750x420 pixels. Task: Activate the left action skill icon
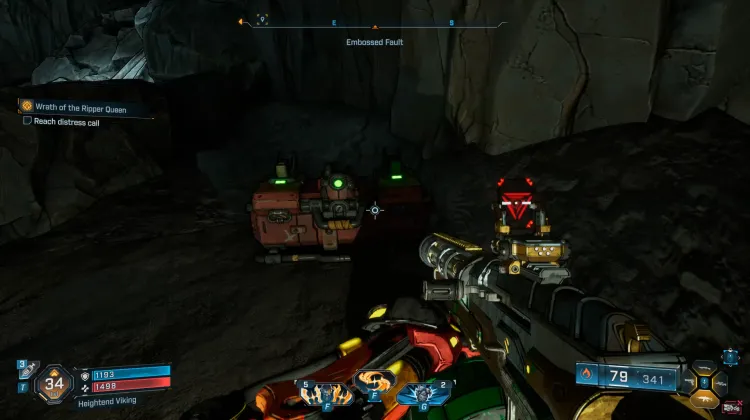(320, 390)
